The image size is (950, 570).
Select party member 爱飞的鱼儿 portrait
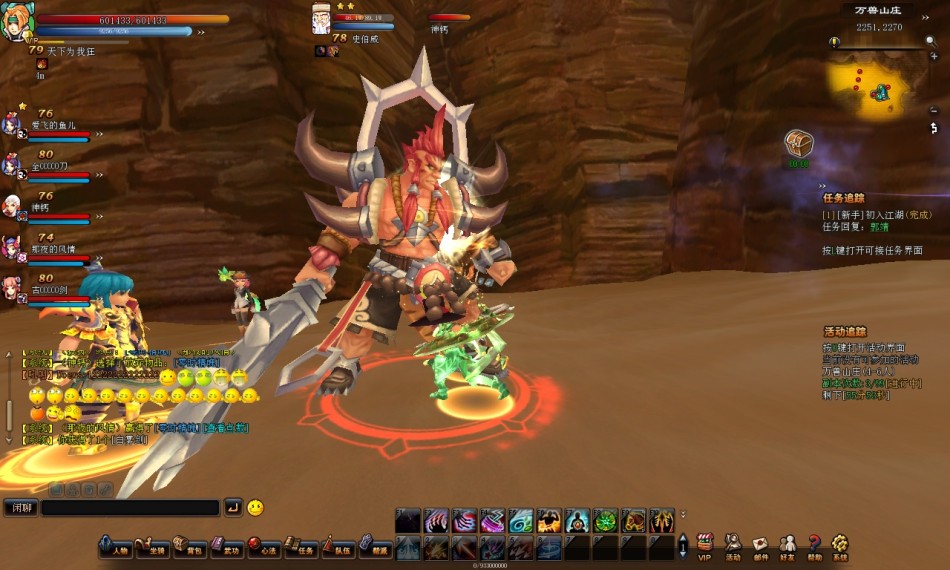[x=11, y=125]
